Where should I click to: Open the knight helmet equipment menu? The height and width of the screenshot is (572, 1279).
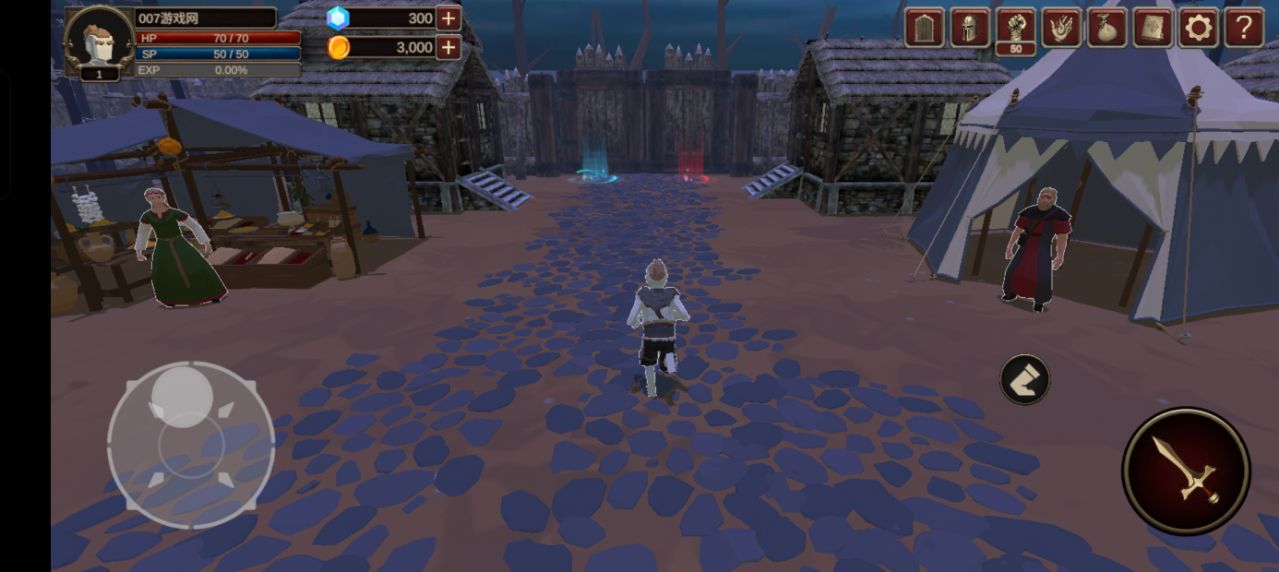pyautogui.click(x=970, y=27)
